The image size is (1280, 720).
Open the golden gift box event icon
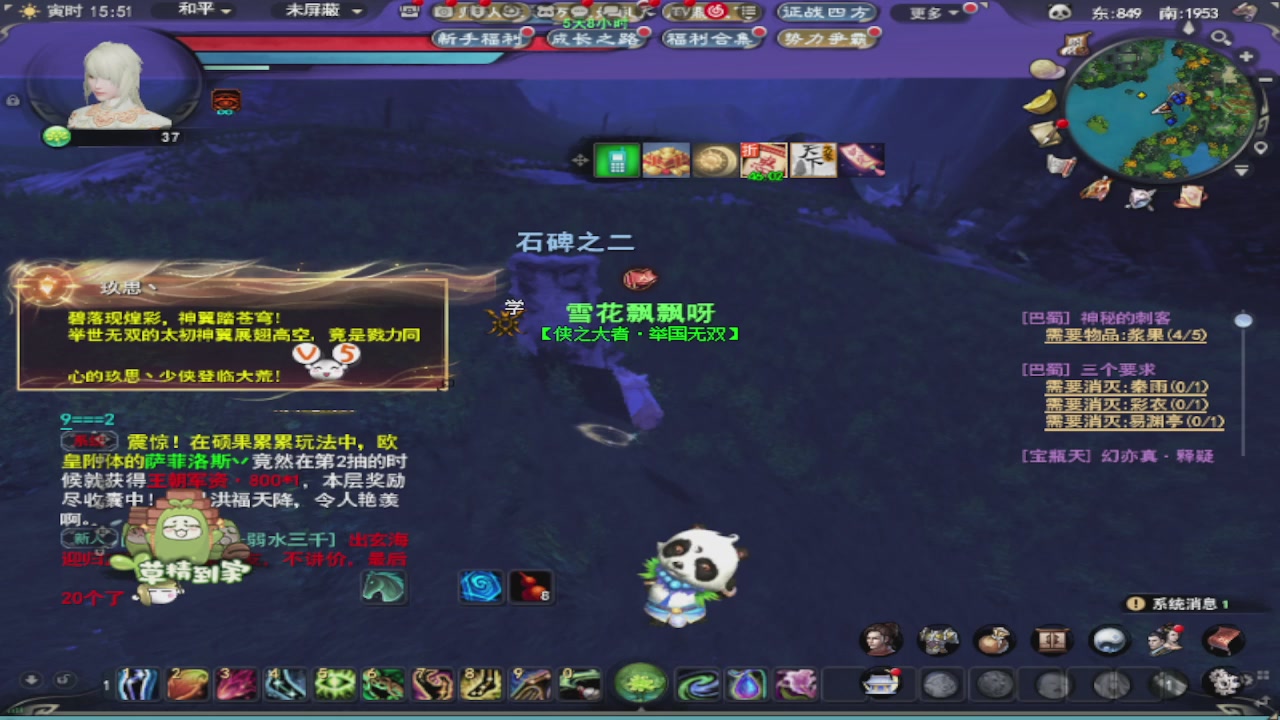click(666, 160)
